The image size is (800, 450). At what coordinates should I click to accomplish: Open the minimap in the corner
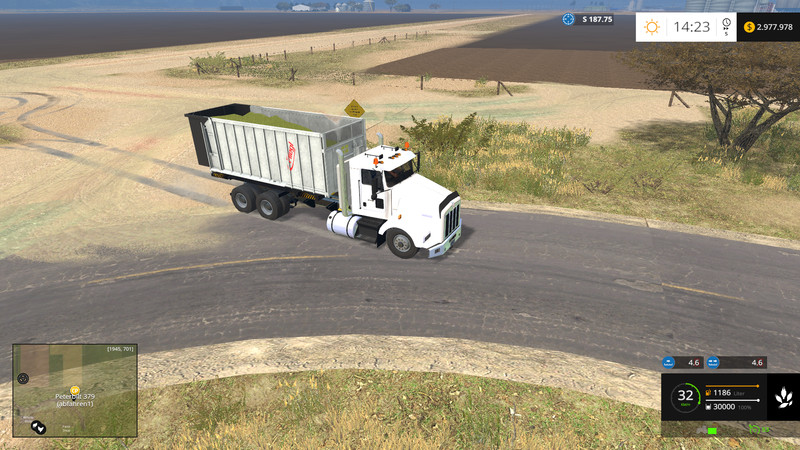(75, 390)
